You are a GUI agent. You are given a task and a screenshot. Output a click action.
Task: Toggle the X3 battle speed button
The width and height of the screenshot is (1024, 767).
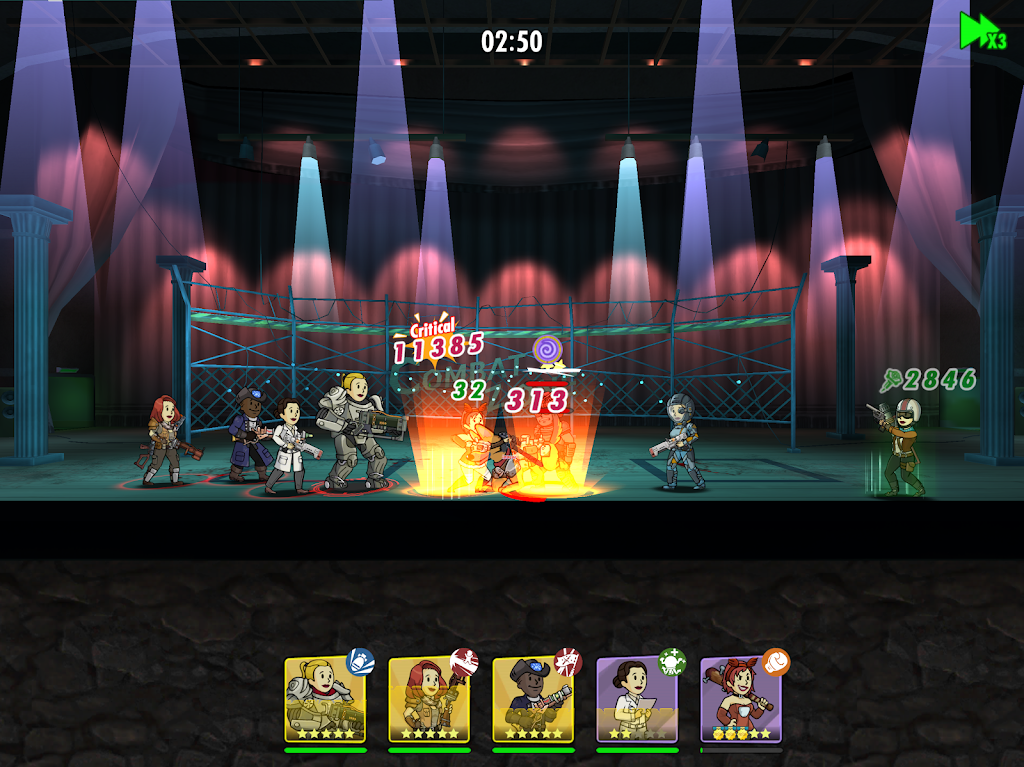point(983,31)
